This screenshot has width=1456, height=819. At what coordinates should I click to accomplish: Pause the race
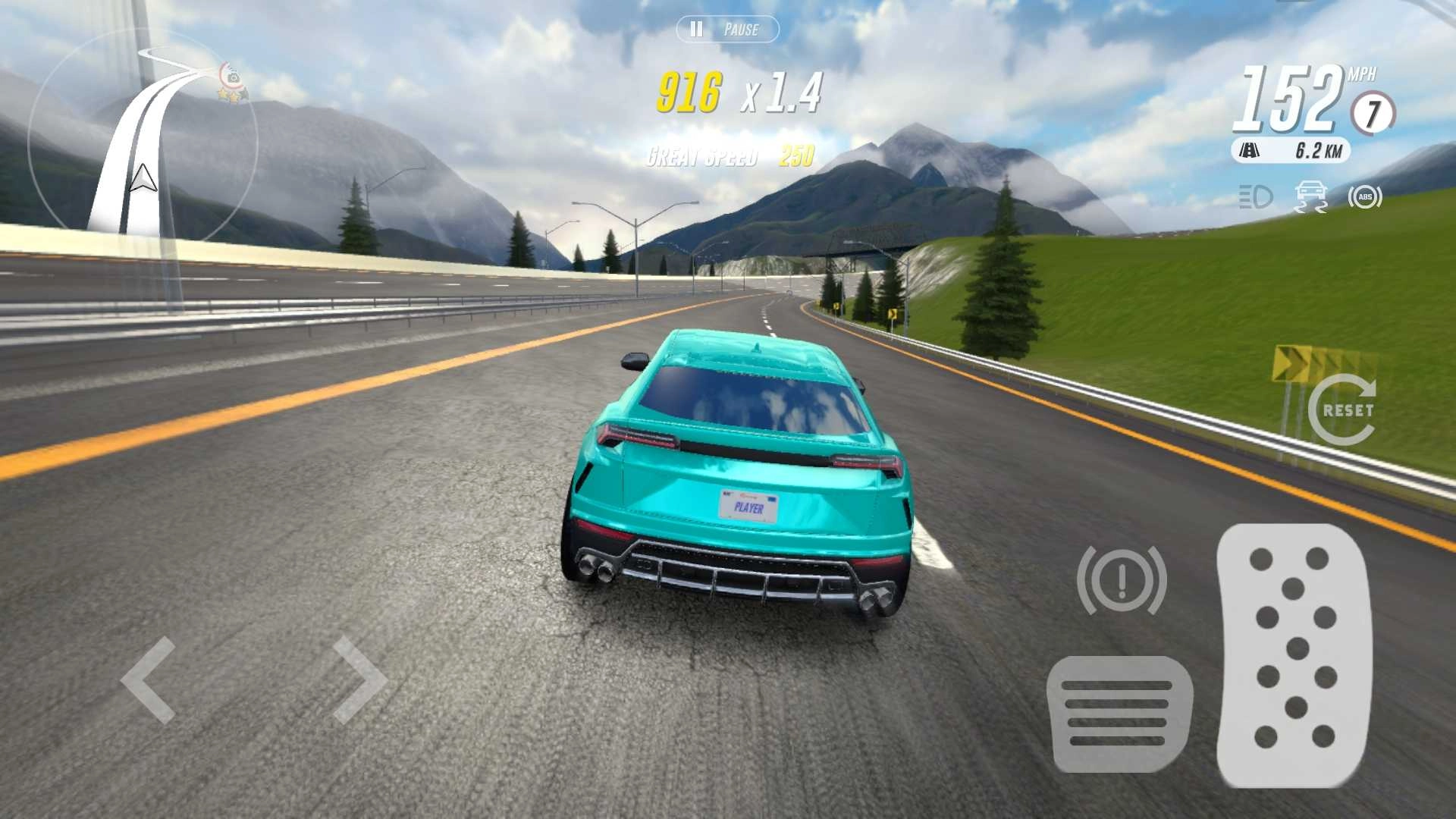[x=726, y=30]
